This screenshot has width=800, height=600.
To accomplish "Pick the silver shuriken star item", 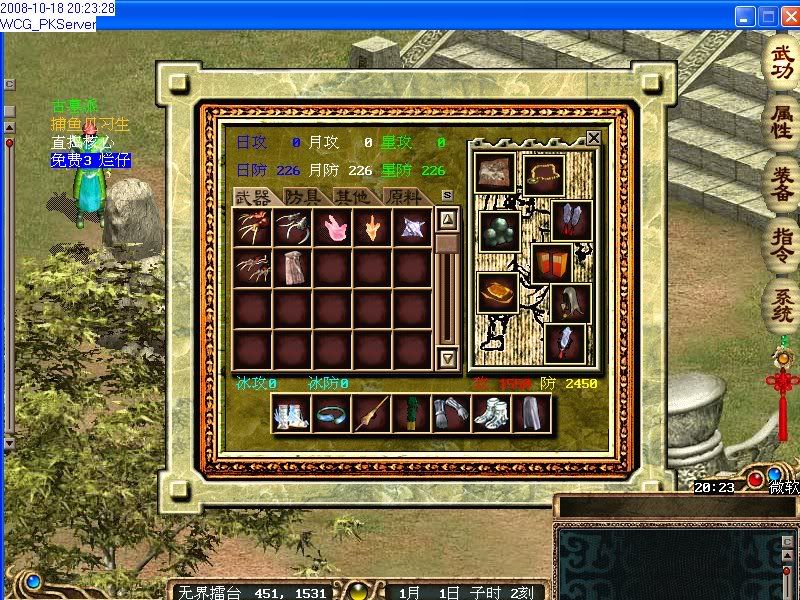I will pos(412,228).
